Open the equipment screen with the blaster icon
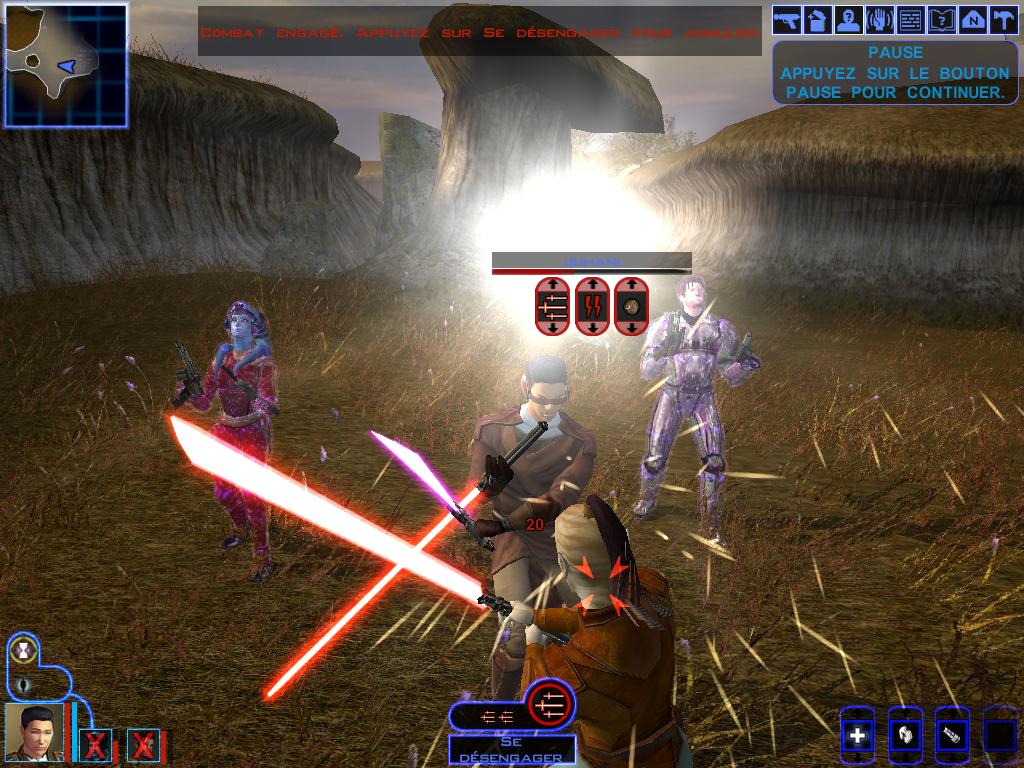This screenshot has height=768, width=1024. (x=788, y=19)
